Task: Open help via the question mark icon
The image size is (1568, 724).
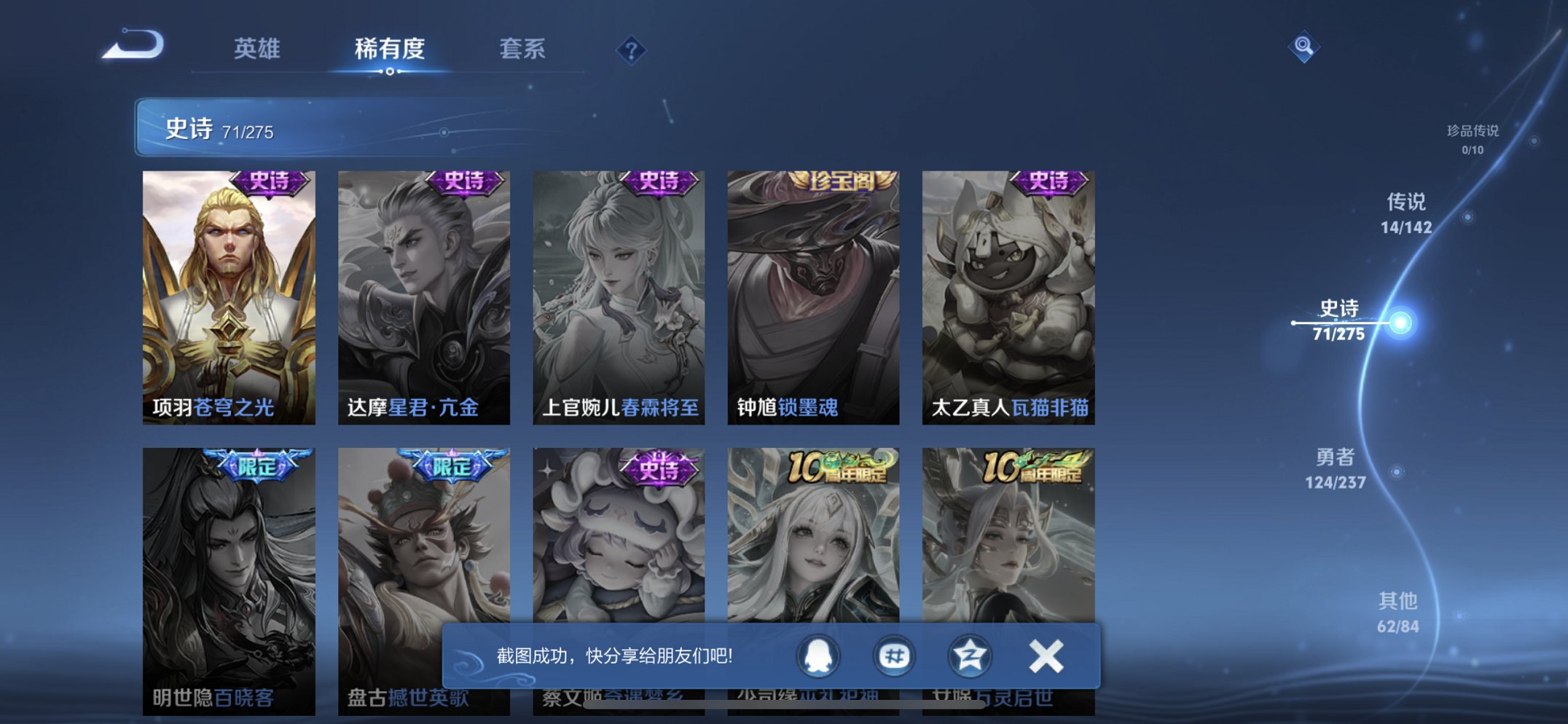Action: tap(632, 50)
